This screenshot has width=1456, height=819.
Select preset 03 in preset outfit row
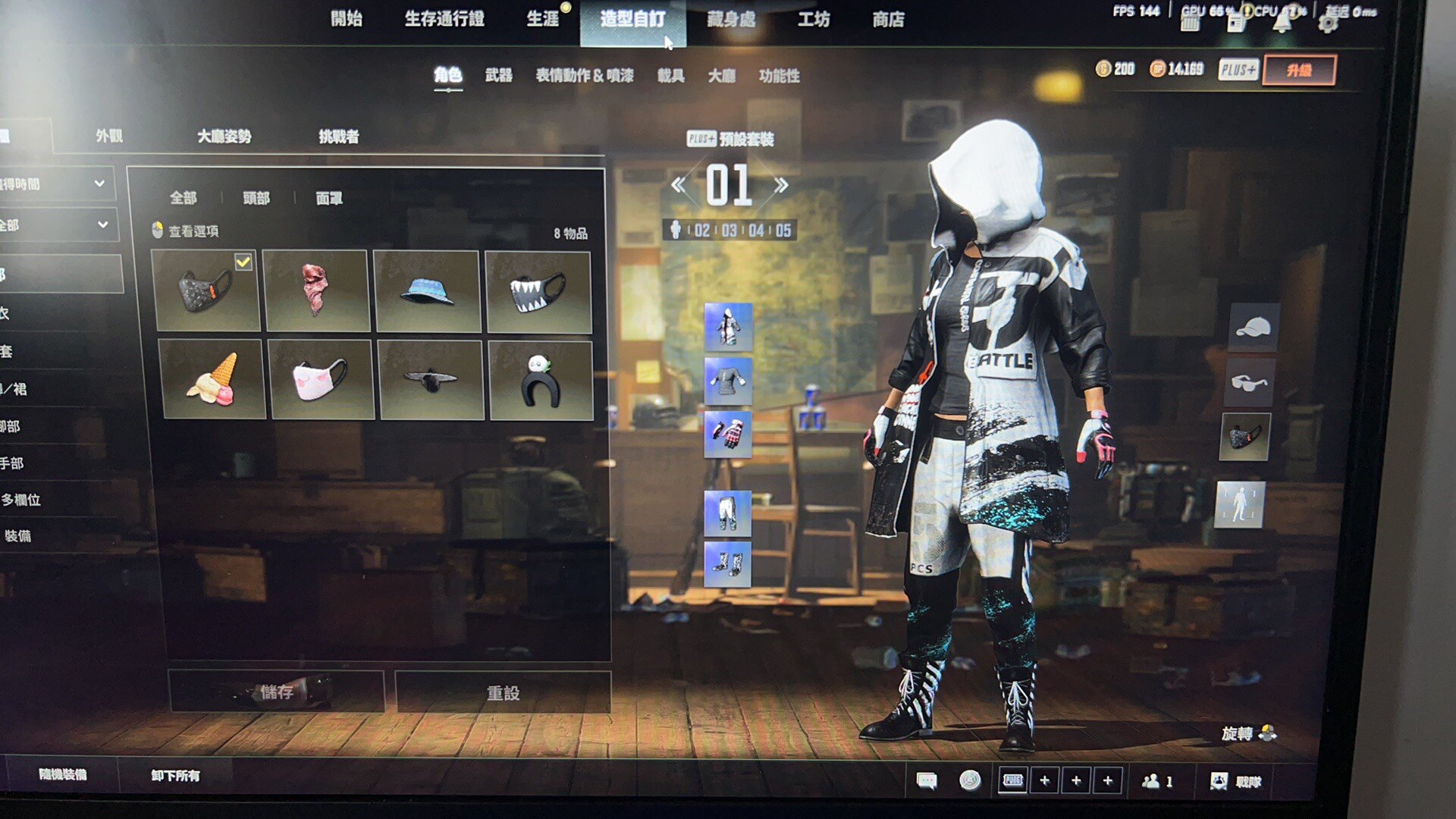(729, 231)
